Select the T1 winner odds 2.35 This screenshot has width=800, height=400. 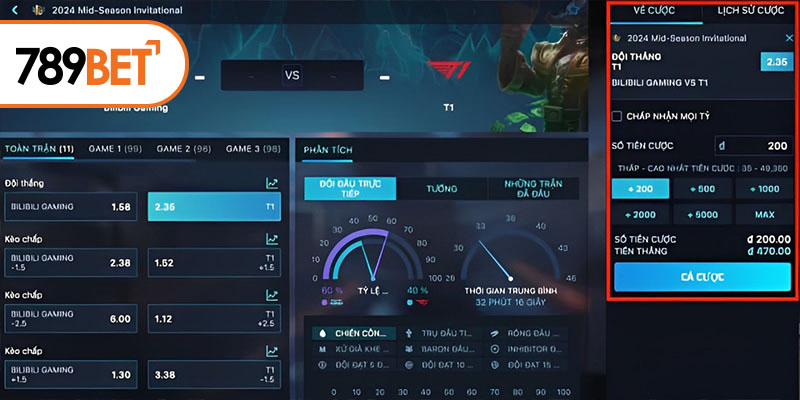coord(214,207)
